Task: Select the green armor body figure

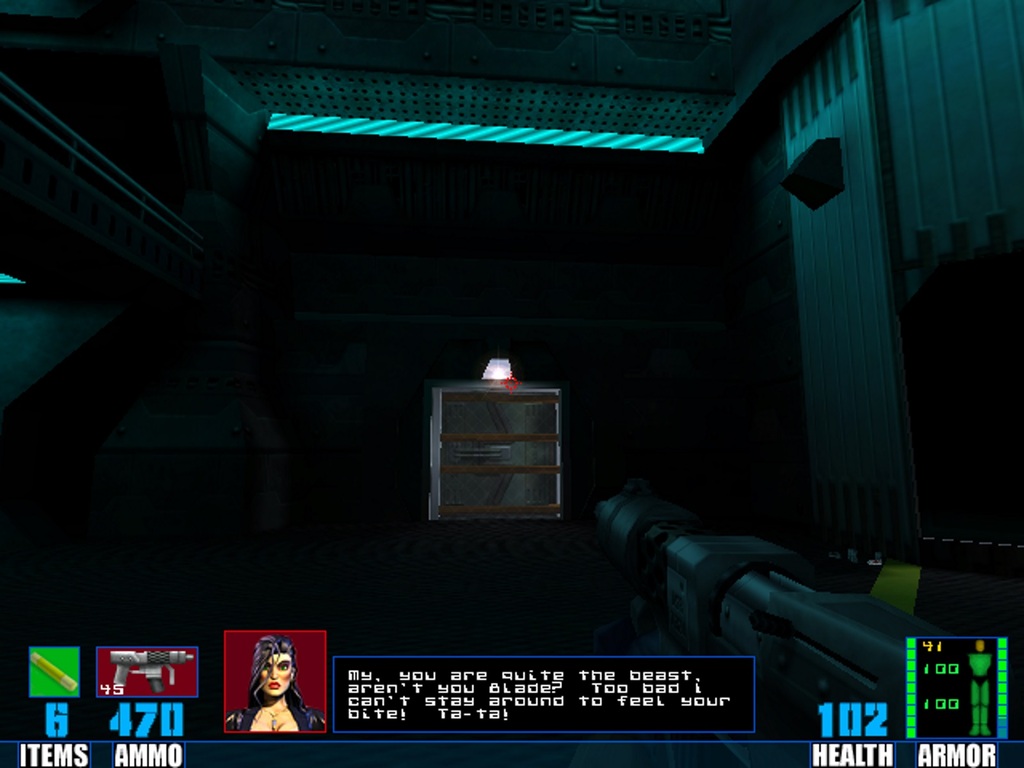Action: 979,687
